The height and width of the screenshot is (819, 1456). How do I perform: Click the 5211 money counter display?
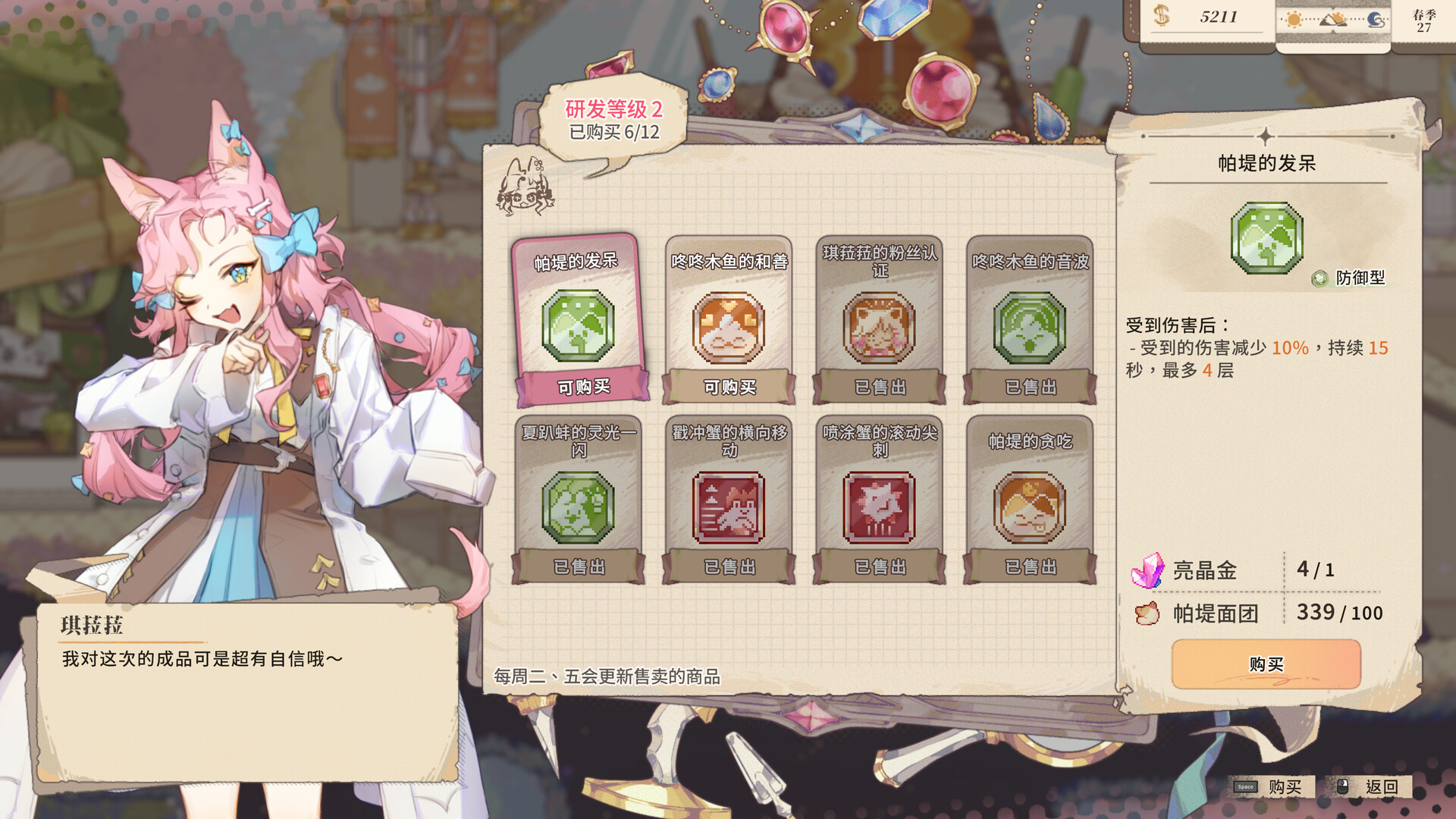coord(1207,17)
